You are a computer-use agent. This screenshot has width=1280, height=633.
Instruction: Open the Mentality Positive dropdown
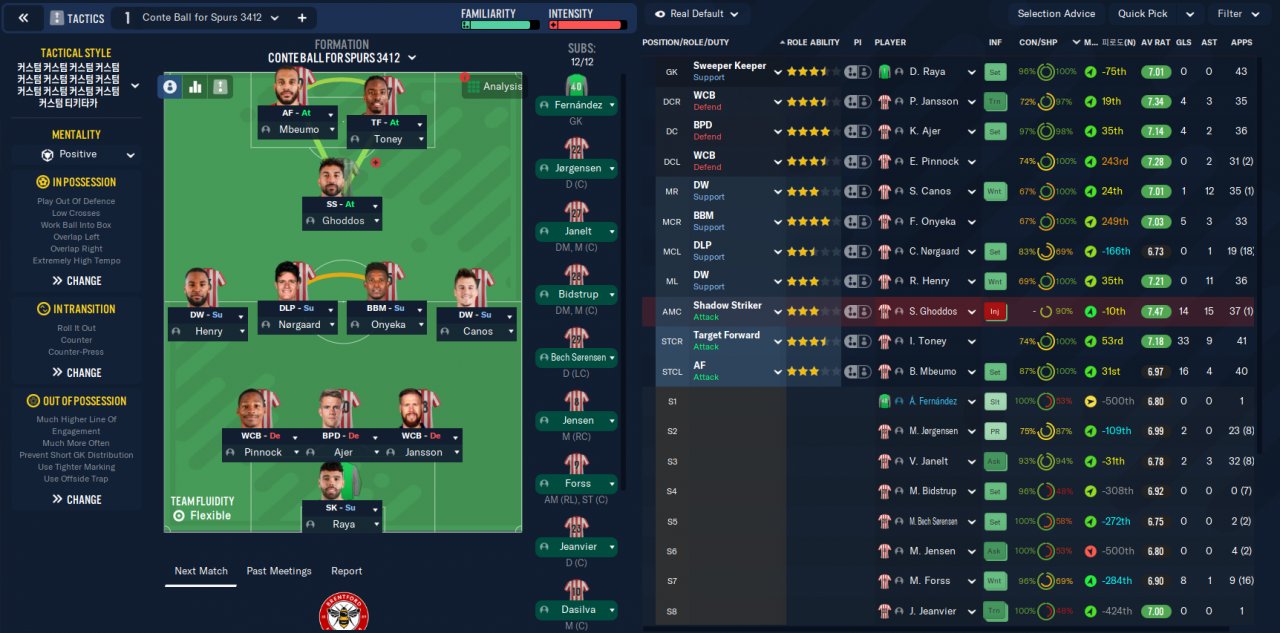pyautogui.click(x=77, y=155)
